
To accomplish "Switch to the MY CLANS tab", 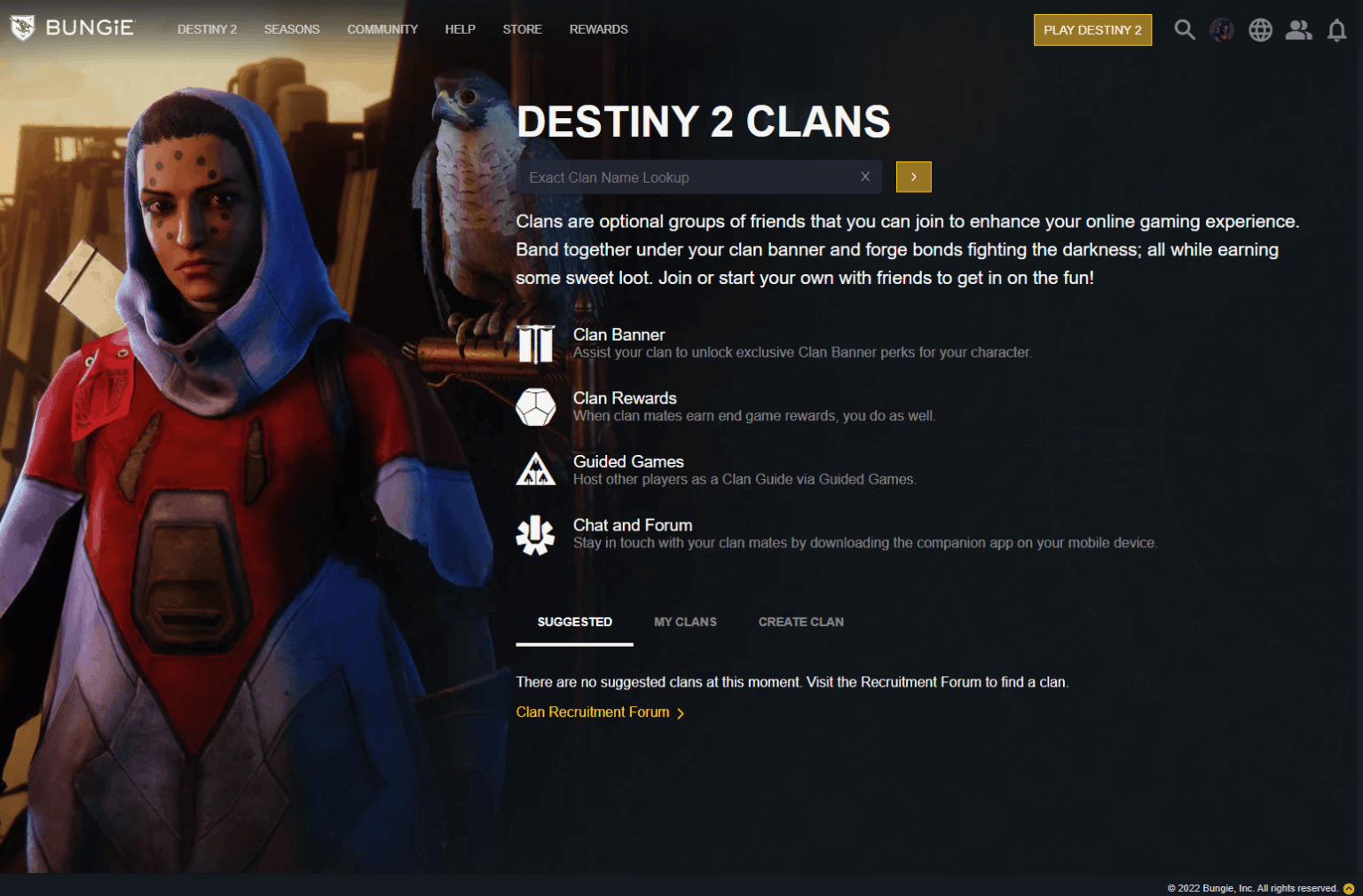I will pyautogui.click(x=685, y=622).
